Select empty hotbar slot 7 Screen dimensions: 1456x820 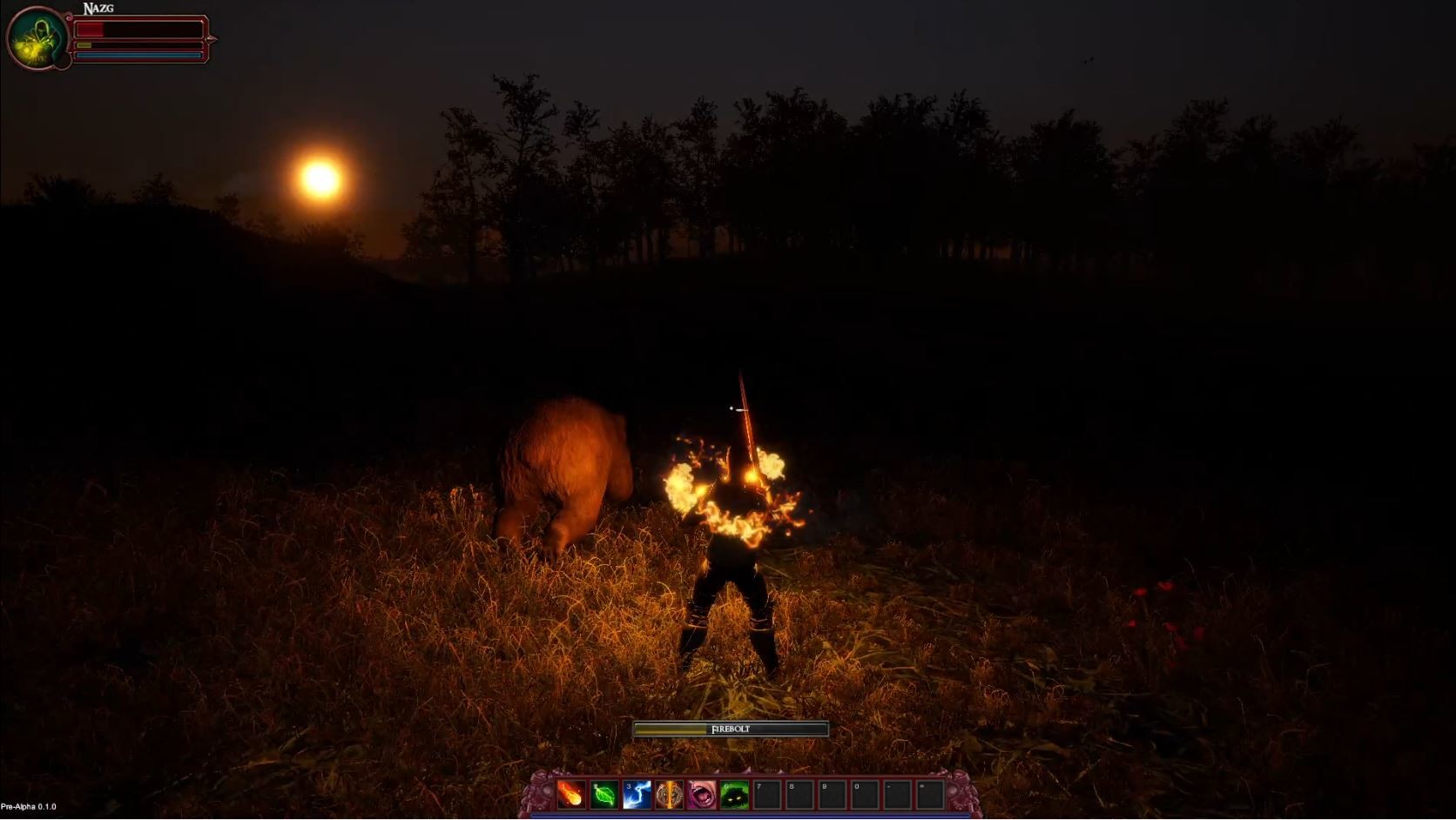pos(767,795)
